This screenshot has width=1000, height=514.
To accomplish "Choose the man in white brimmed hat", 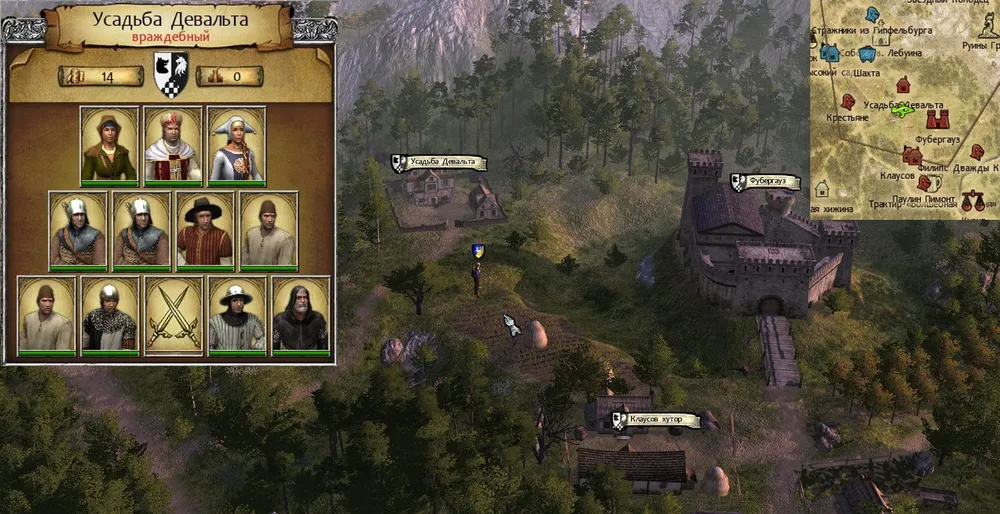I will click(x=237, y=315).
